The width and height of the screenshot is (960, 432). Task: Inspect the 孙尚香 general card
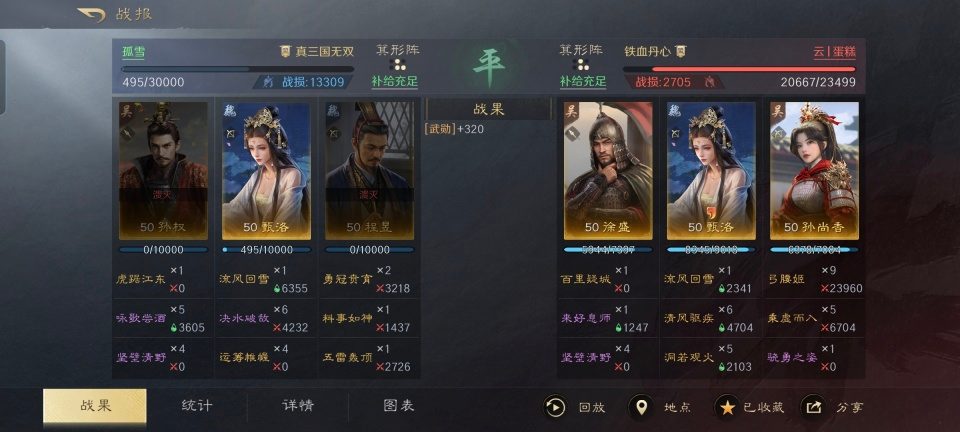[x=813, y=170]
